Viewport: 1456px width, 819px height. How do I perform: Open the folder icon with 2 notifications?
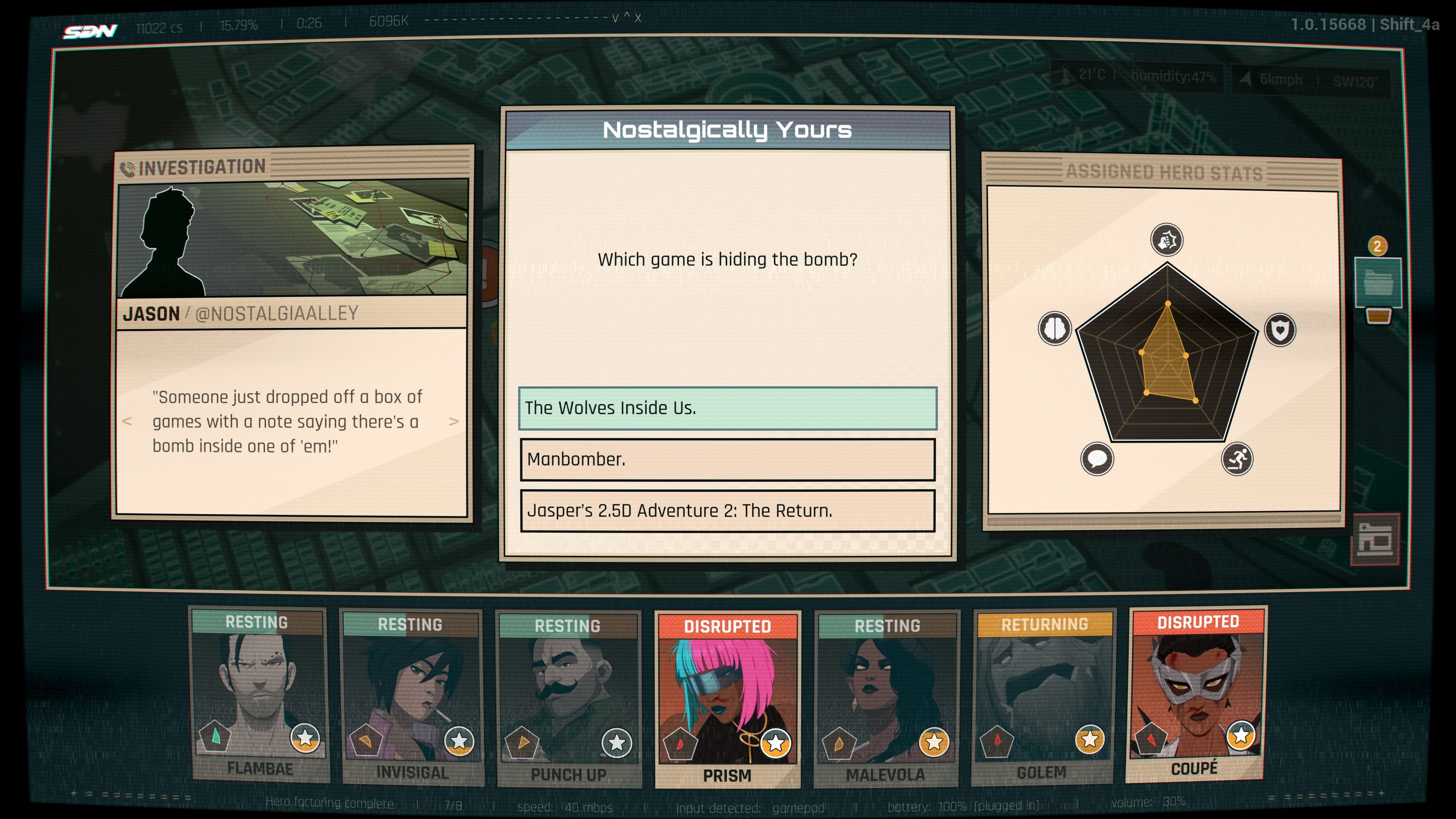(1378, 282)
